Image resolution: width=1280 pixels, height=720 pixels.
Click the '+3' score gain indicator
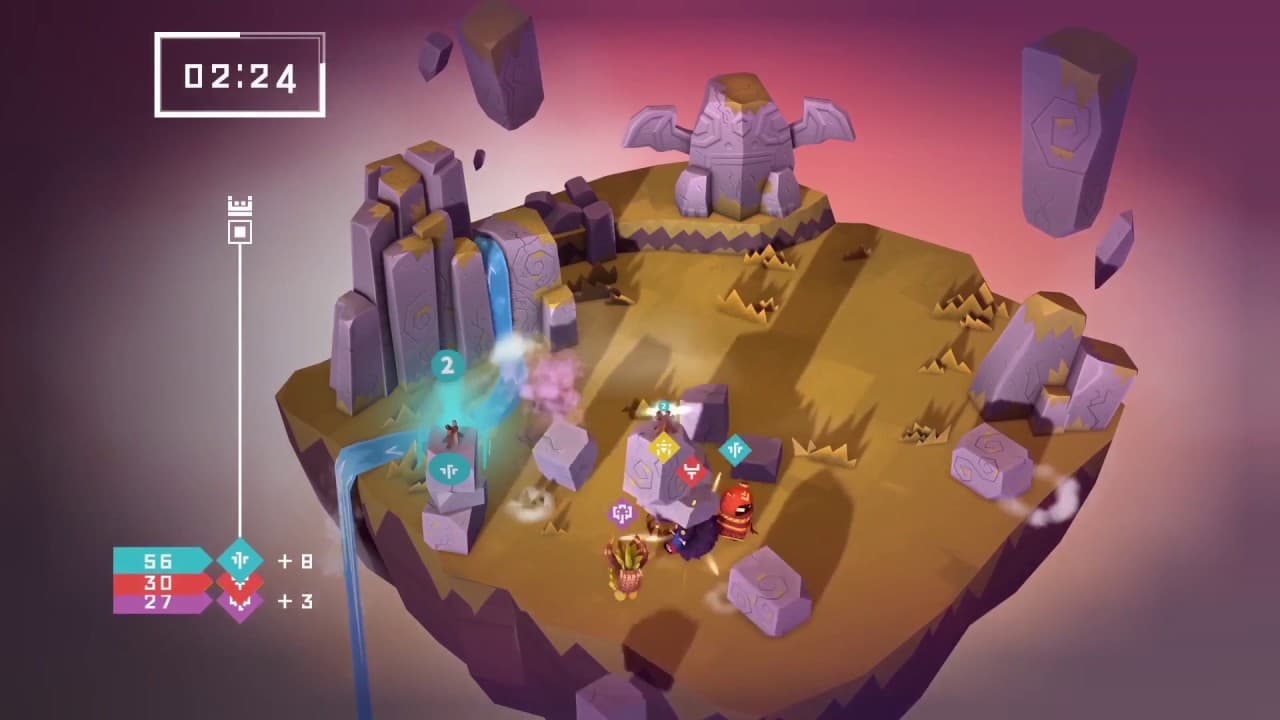(297, 602)
